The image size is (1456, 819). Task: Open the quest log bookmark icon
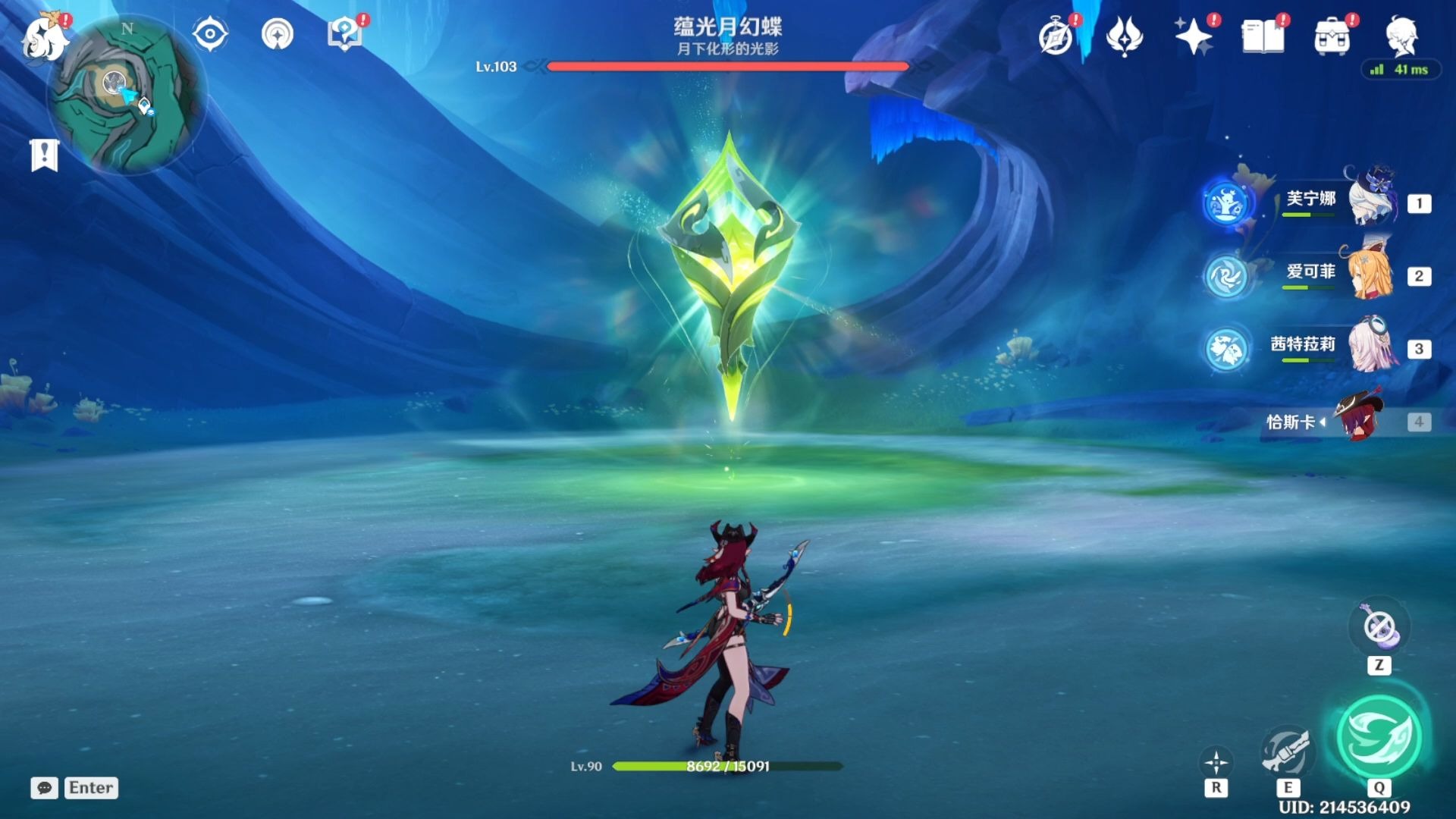point(44,155)
